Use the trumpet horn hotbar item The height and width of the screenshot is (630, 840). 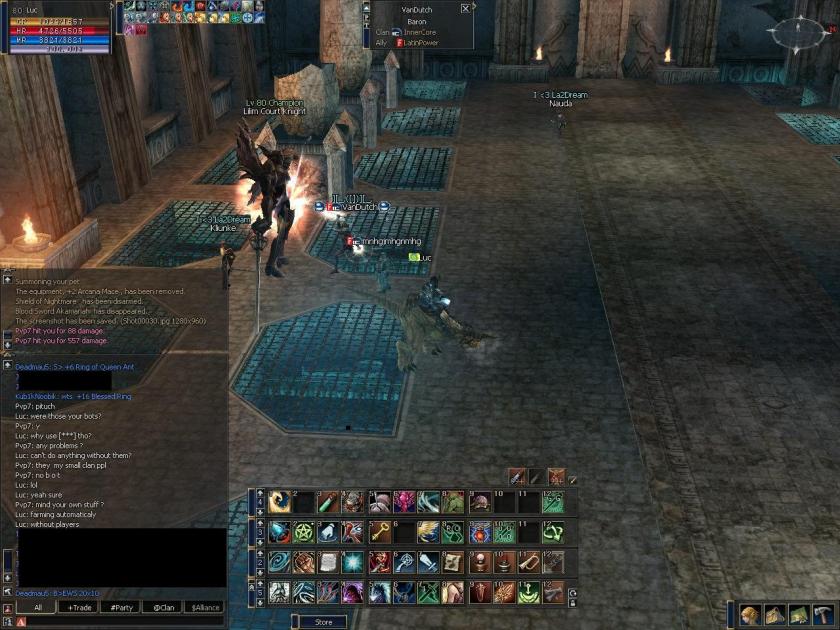(527, 562)
